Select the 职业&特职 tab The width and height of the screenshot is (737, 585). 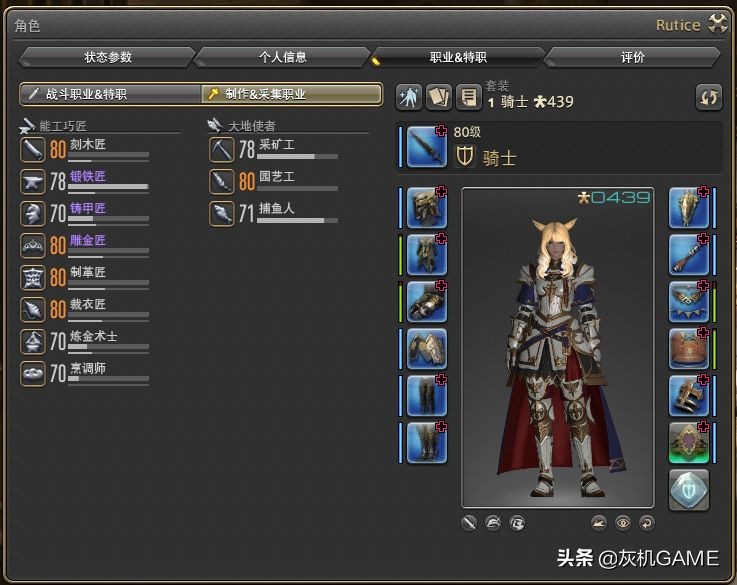[458, 58]
